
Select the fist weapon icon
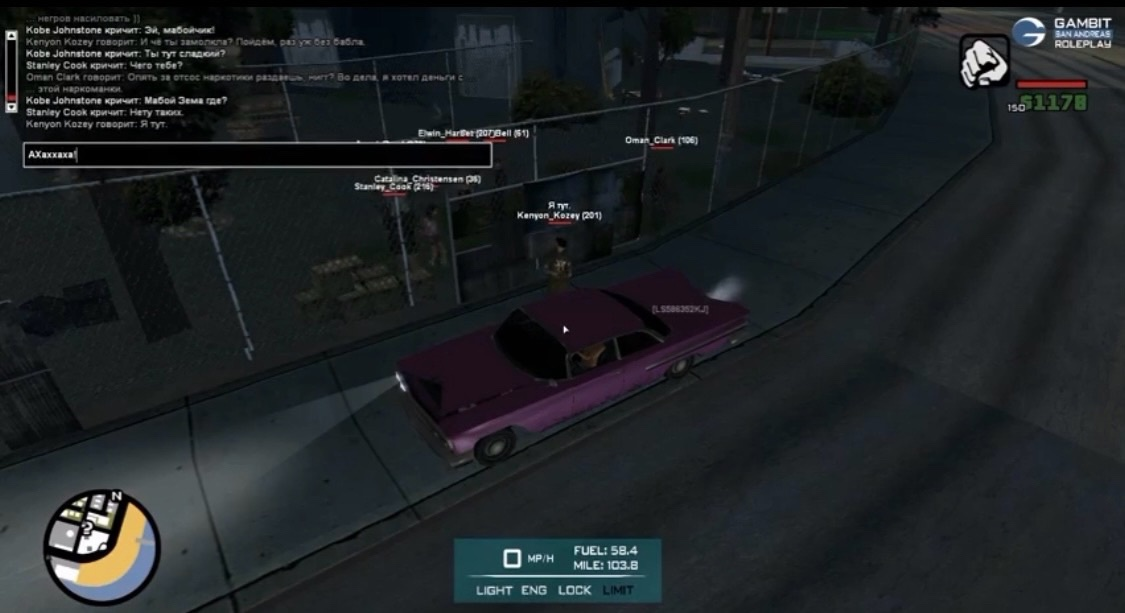(x=984, y=62)
